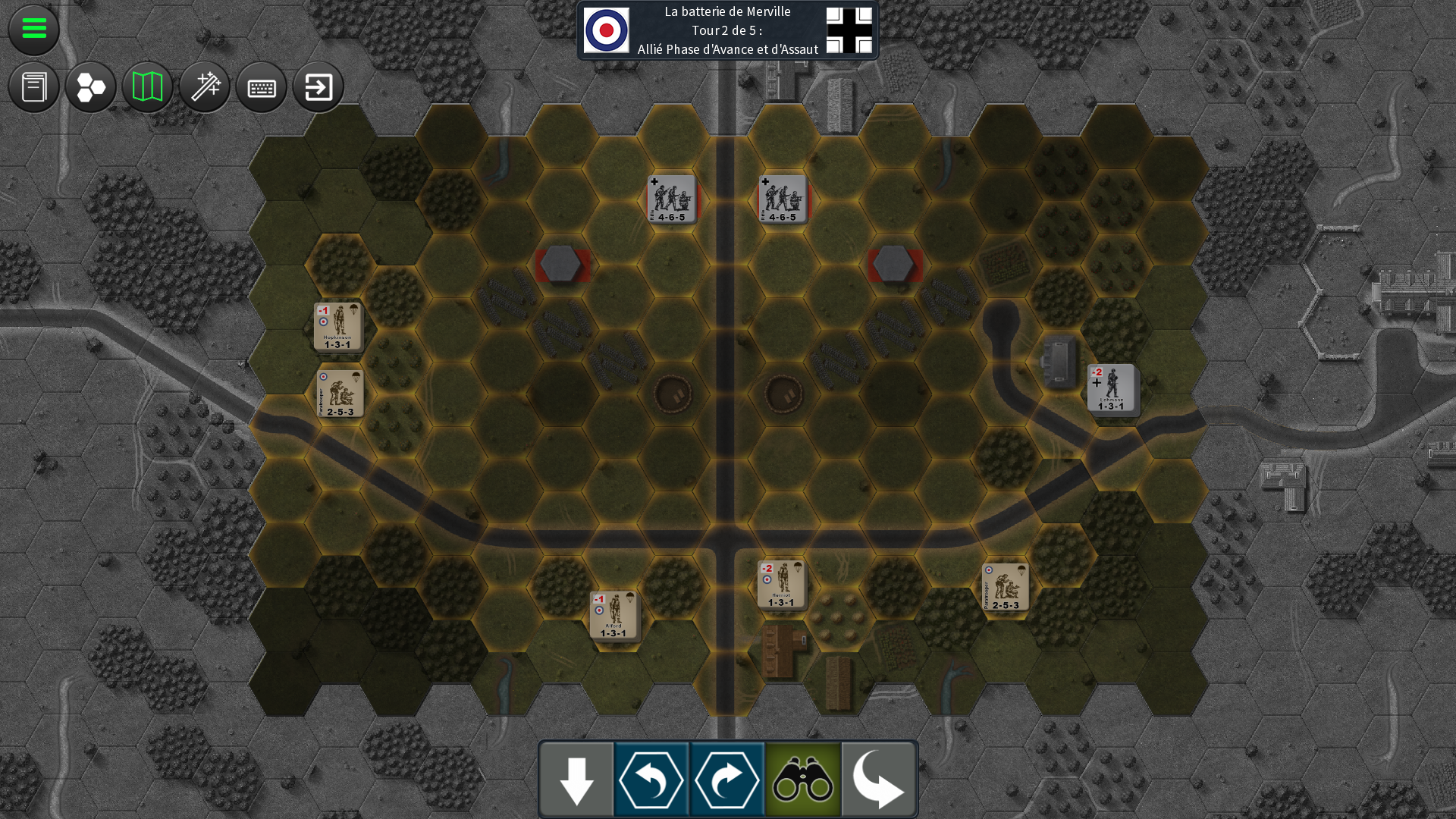This screenshot has width=1456, height=819.
Task: Open the rulebook notebook icon
Action: pyautogui.click(x=34, y=87)
